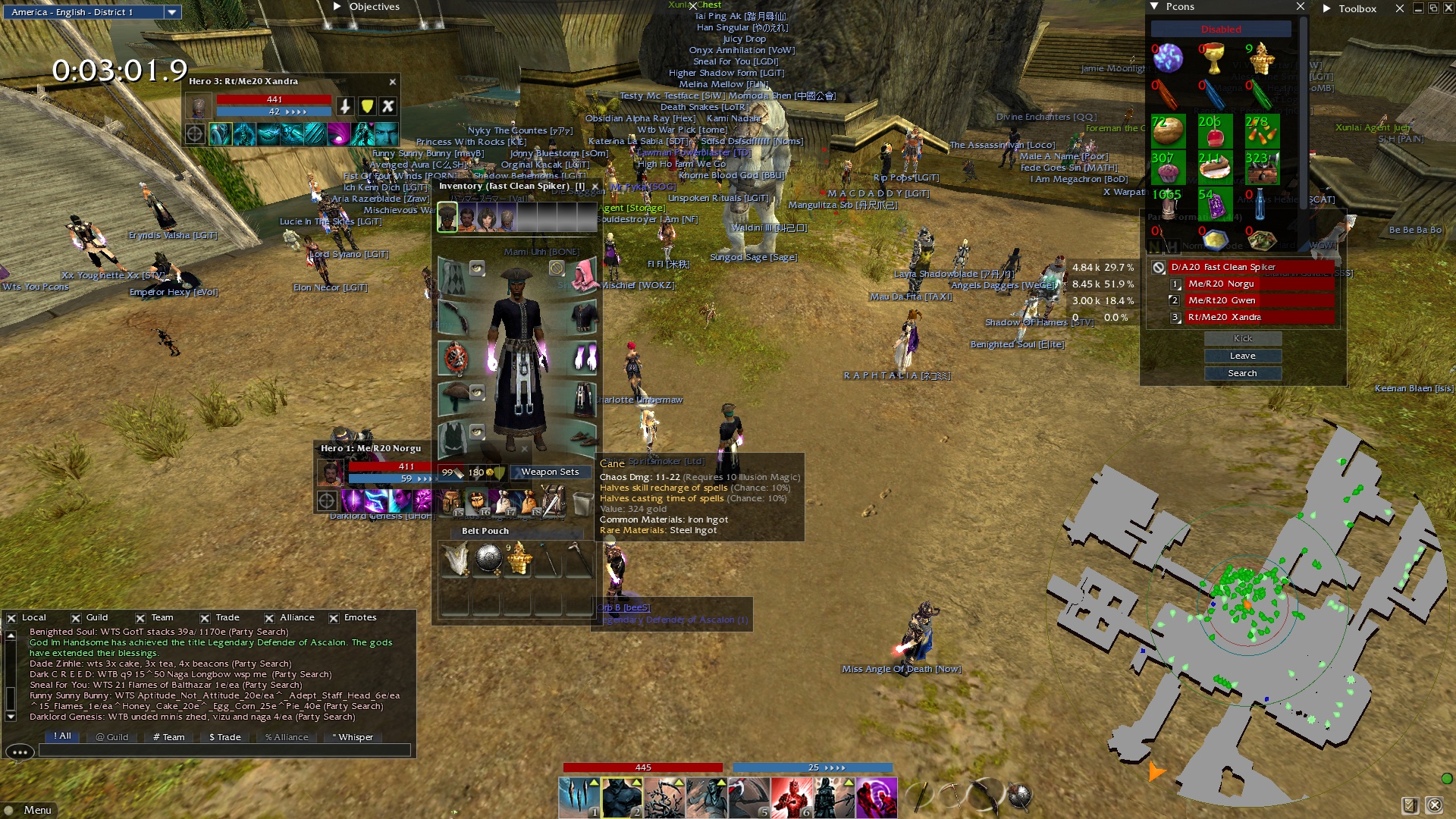Expand the Toolbox window

[x=1327, y=8]
